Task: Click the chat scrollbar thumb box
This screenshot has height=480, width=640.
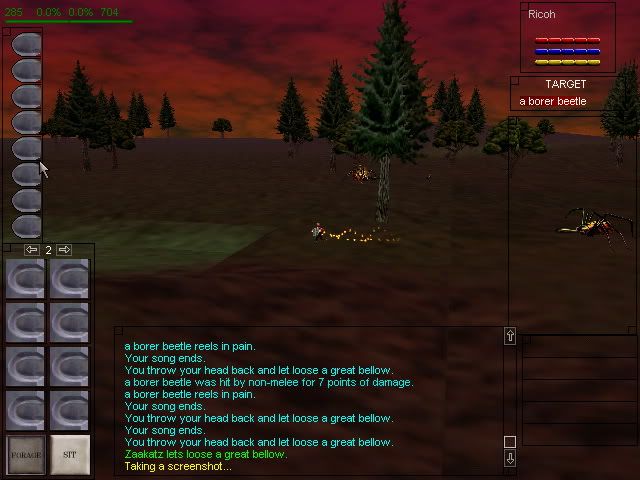Action: (x=510, y=442)
